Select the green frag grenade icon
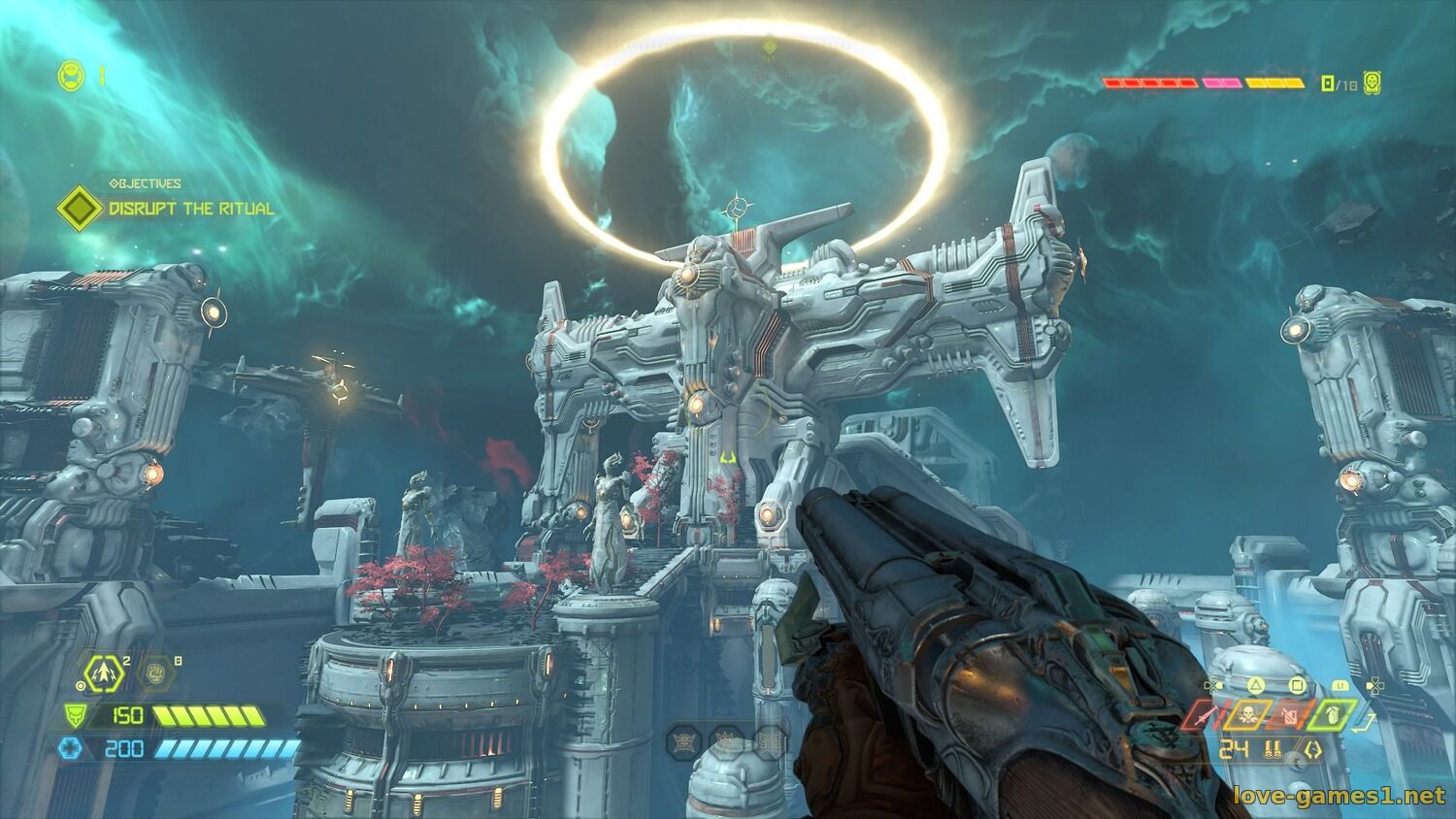Screen dimensions: 1456x819 click(1332, 716)
